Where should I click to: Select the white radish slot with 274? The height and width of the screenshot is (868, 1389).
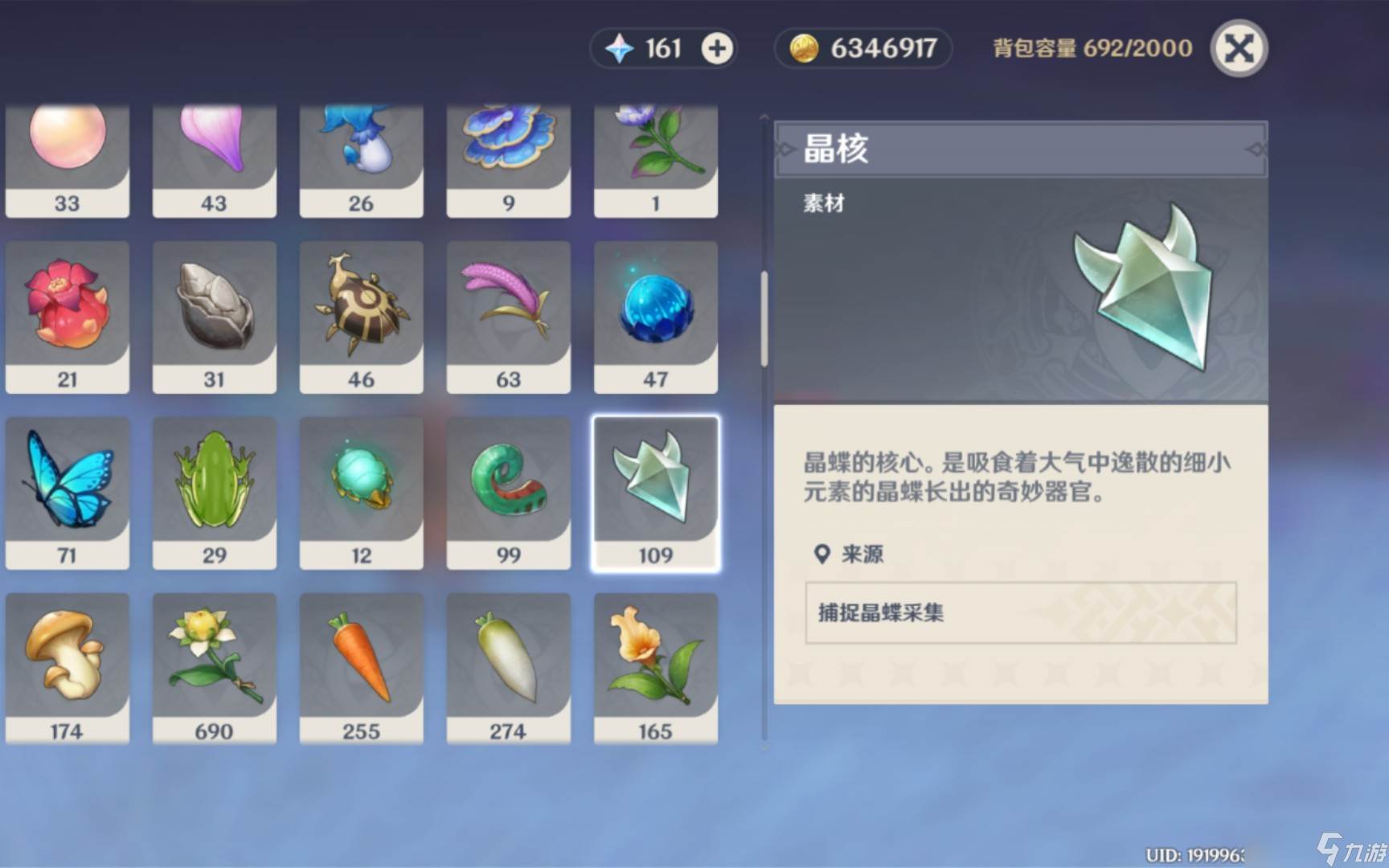508,668
